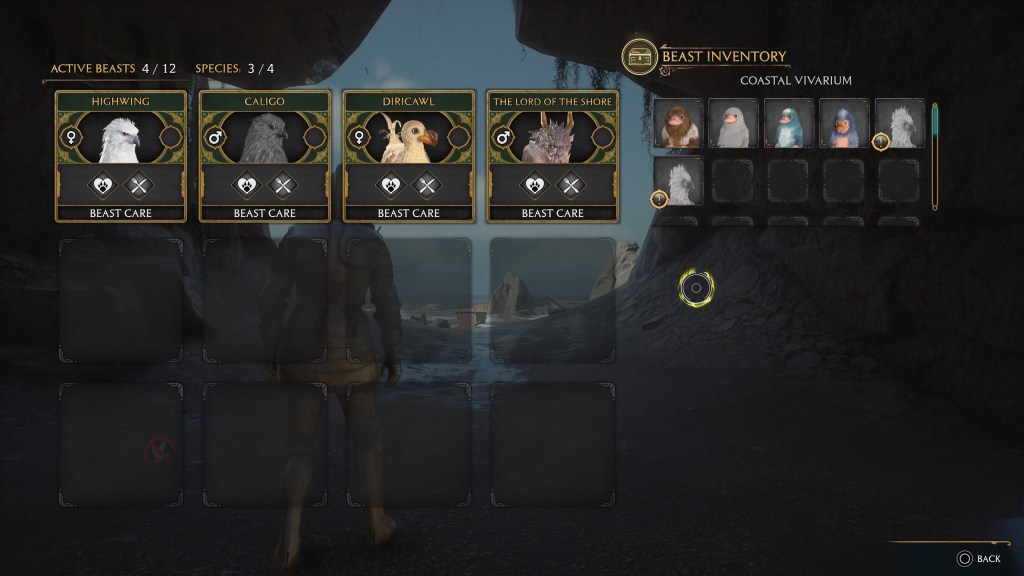Choose the teal Niffler inventory slot

tap(789, 124)
